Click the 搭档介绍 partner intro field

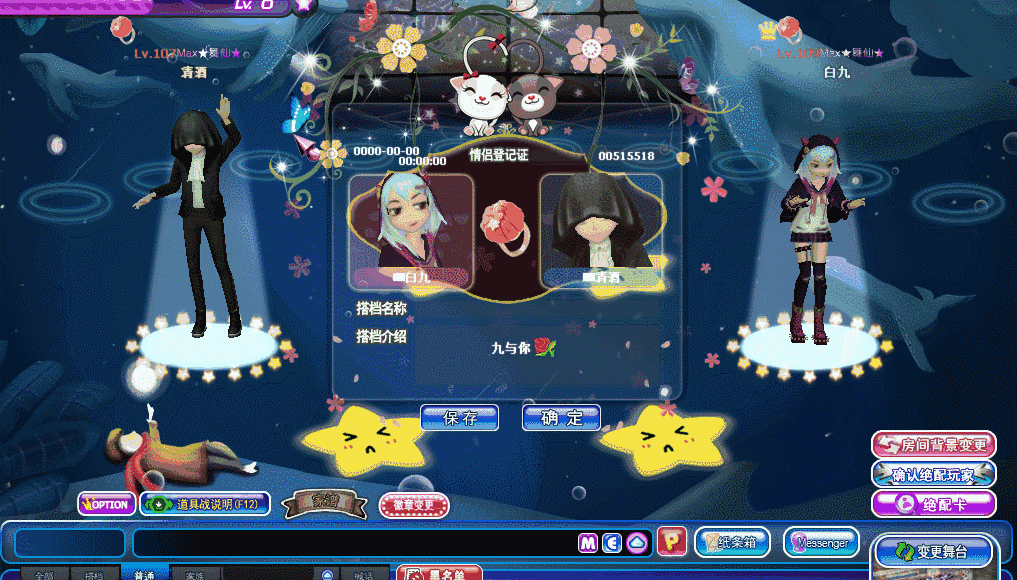click(537, 355)
